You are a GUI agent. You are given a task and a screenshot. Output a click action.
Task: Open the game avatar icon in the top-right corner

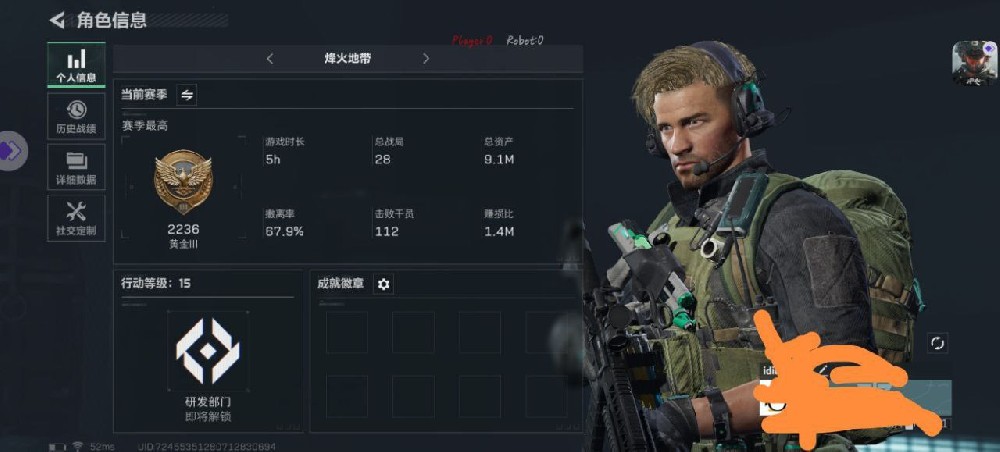(972, 63)
